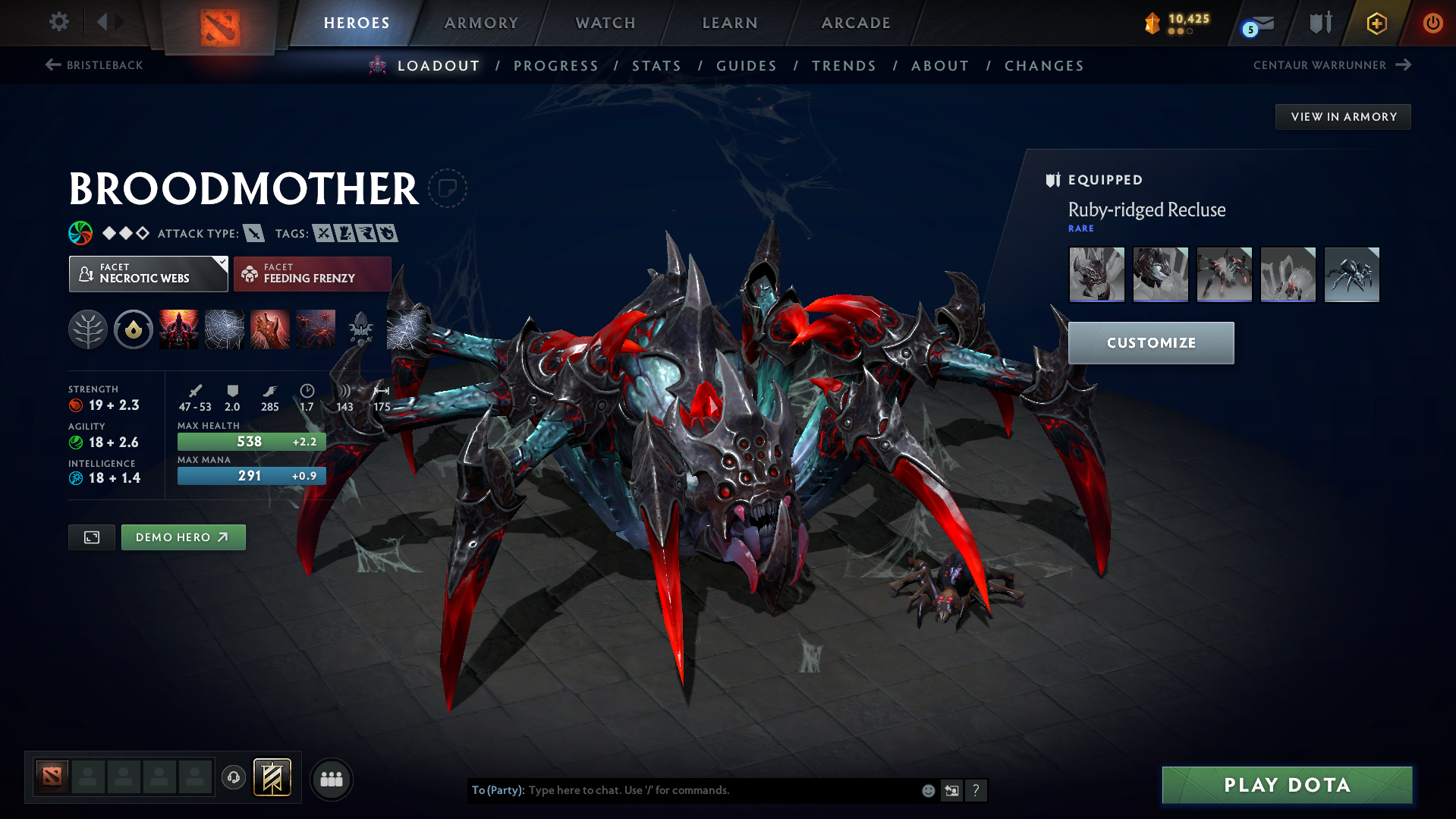Screen dimensions: 1456x819
Task: Select the Feeding Frenzy facet
Action: [x=312, y=274]
